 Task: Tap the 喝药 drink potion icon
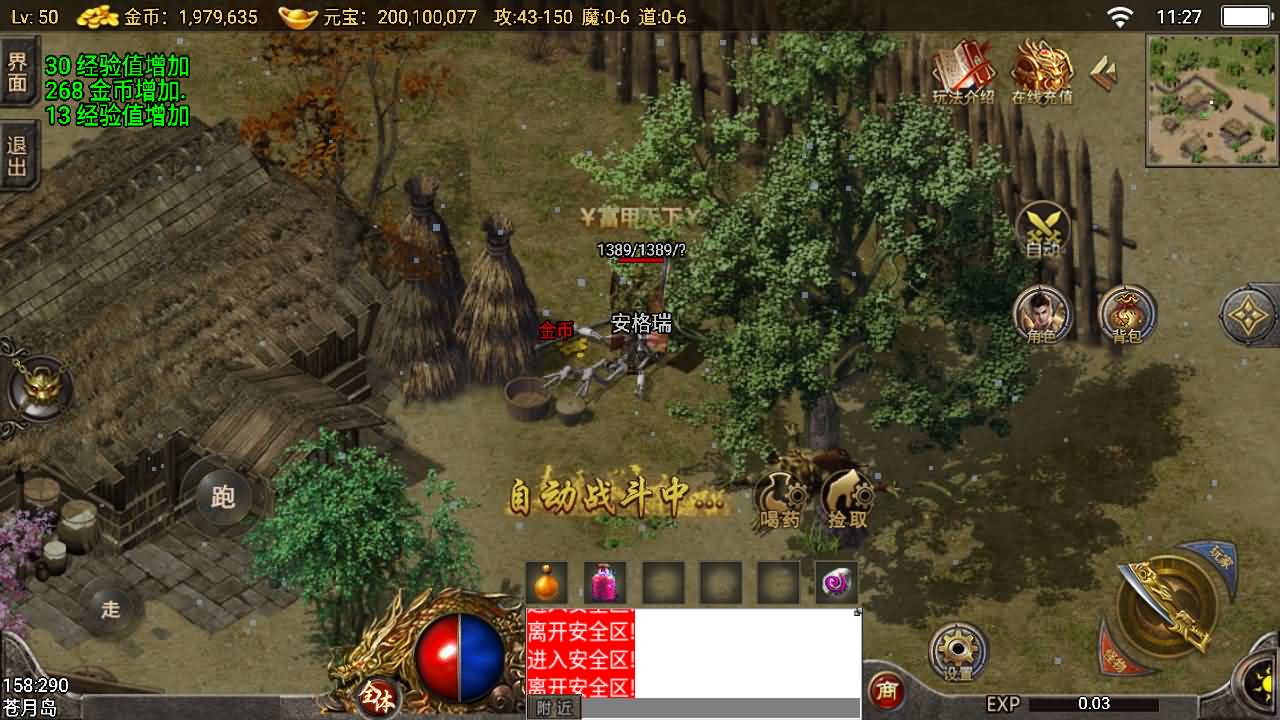[782, 495]
